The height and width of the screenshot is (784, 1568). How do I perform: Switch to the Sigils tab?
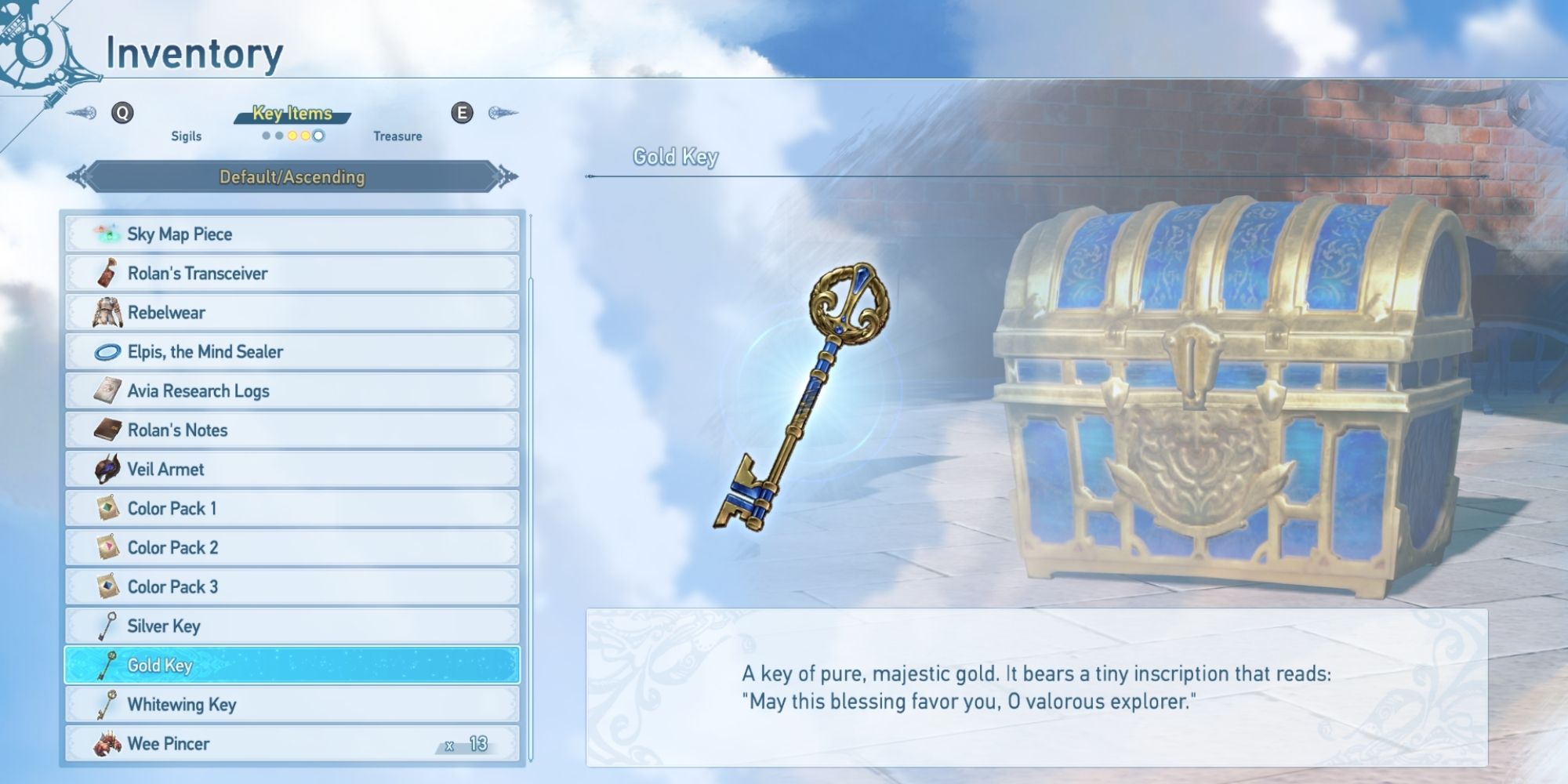[186, 136]
